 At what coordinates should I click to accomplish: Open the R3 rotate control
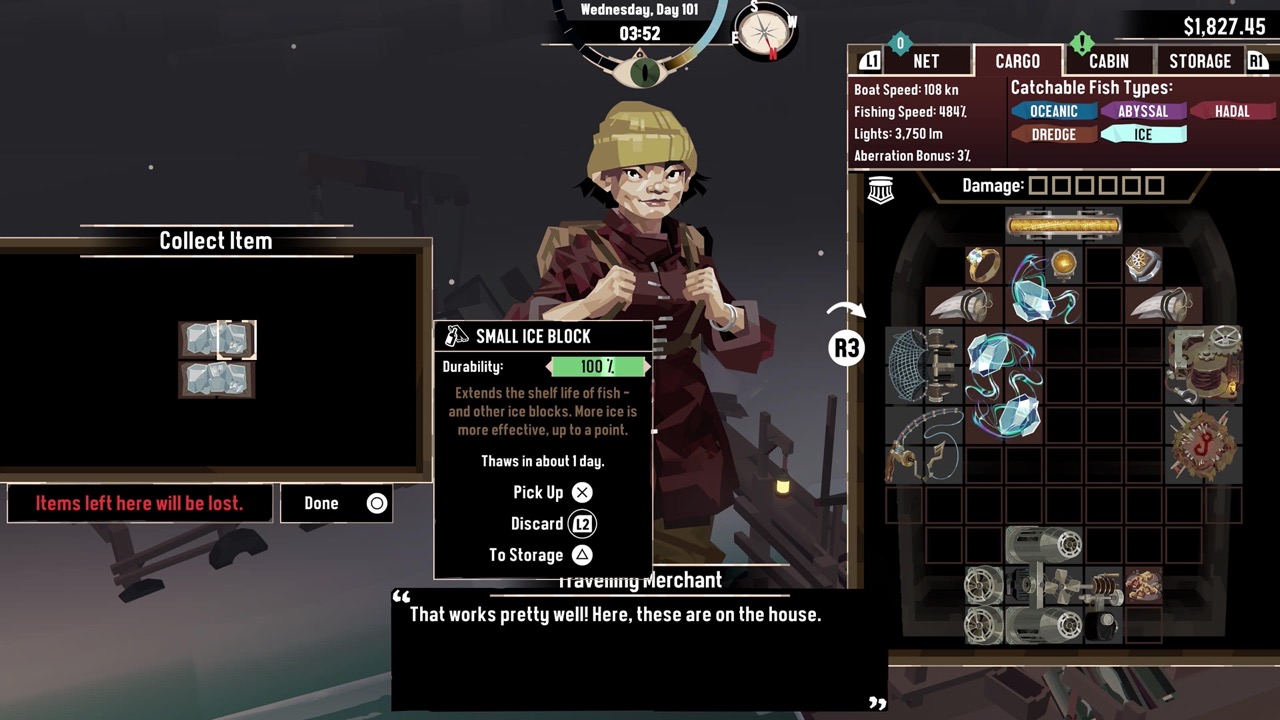tap(846, 348)
